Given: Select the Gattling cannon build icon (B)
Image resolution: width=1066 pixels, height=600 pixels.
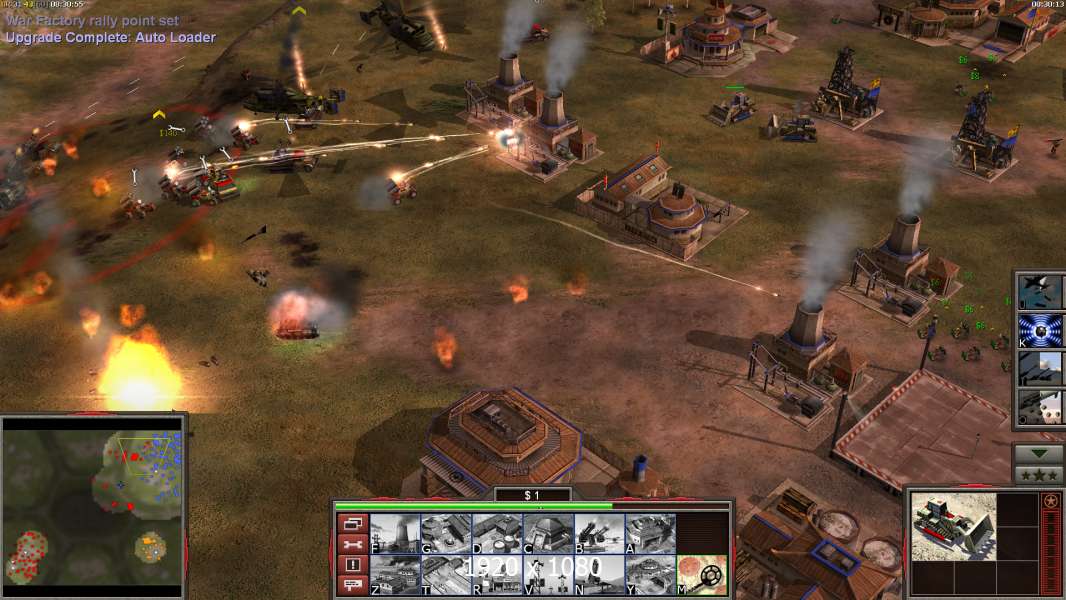Looking at the screenshot, I should click(599, 534).
